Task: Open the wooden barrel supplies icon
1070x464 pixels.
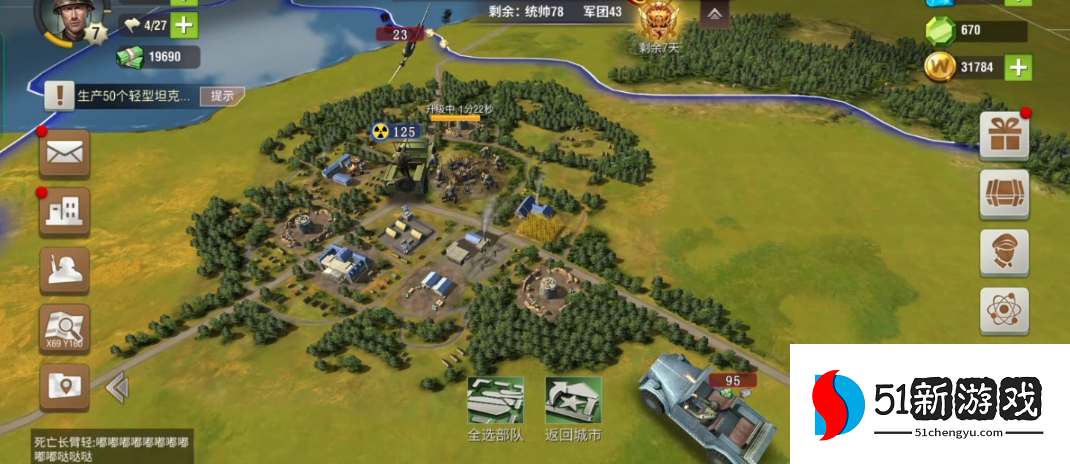Action: (1004, 193)
